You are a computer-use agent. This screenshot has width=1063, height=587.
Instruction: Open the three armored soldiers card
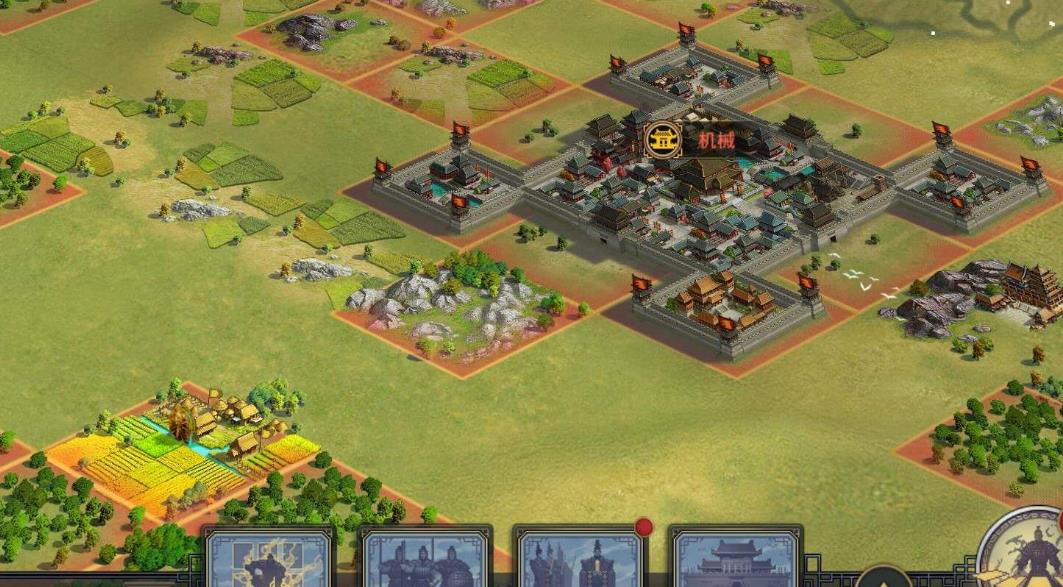pyautogui.click(x=425, y=560)
